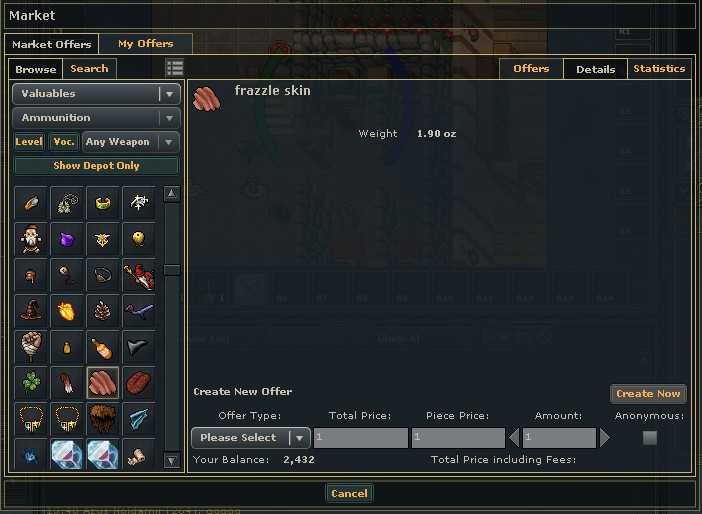
Task: Click Show Depot Only button
Action: (96, 166)
